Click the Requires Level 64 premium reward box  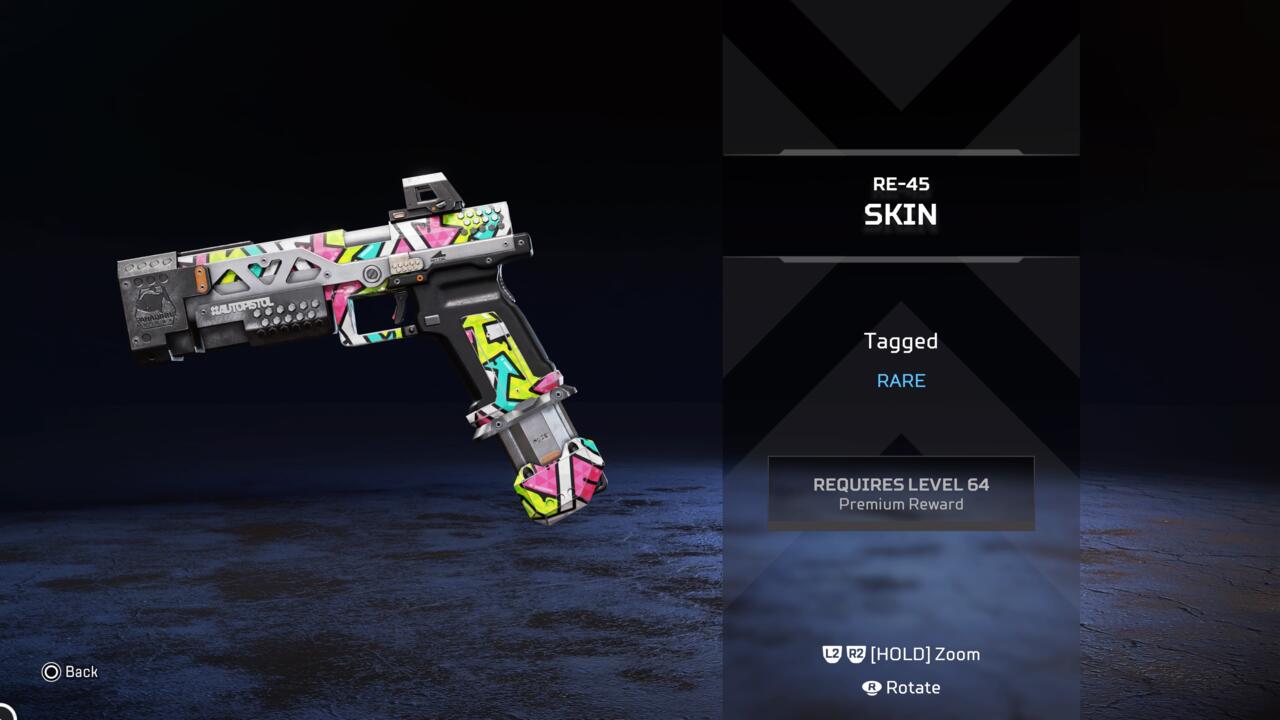pos(900,493)
